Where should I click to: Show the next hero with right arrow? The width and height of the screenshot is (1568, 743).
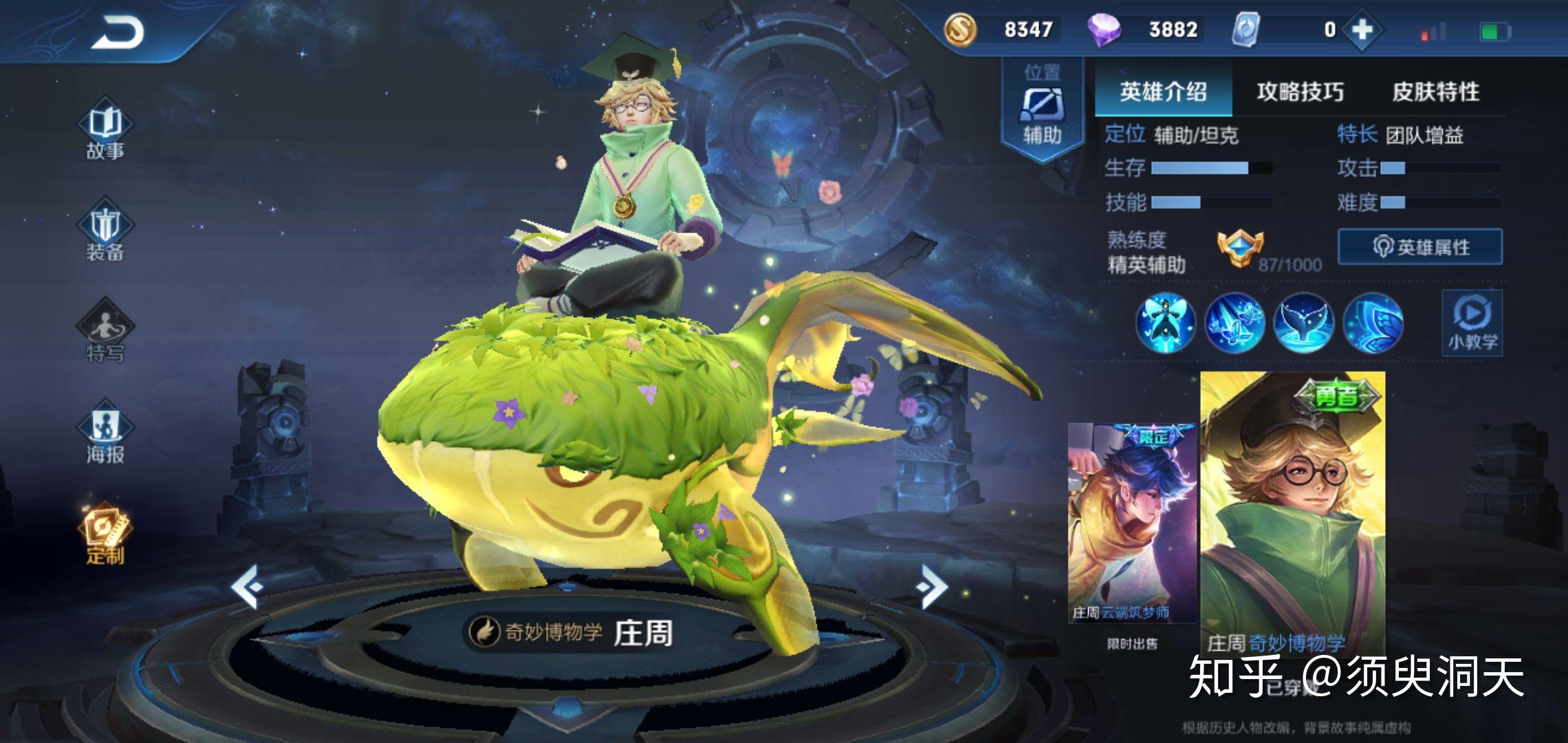pos(932,586)
